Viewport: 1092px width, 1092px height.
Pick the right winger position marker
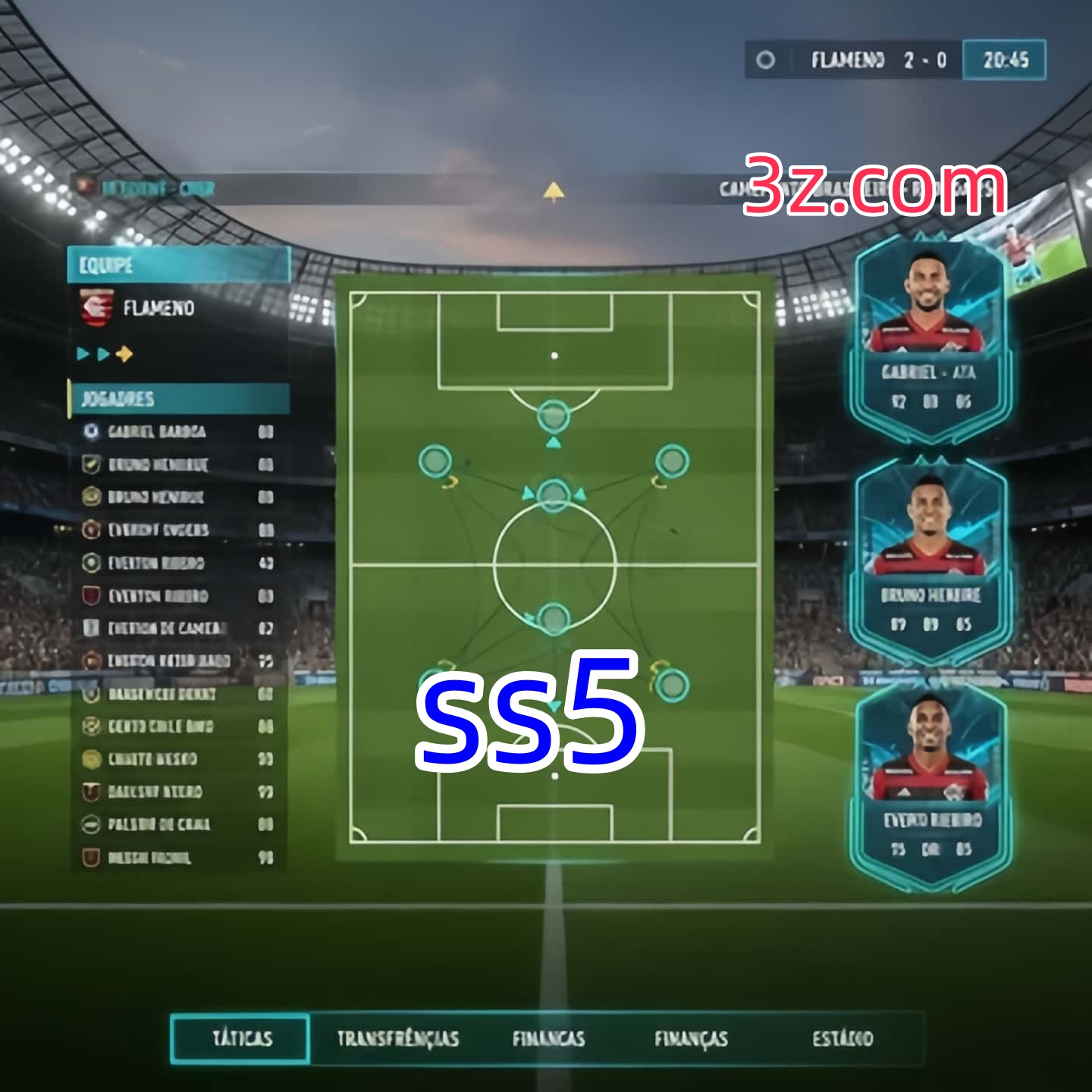pos(672,461)
